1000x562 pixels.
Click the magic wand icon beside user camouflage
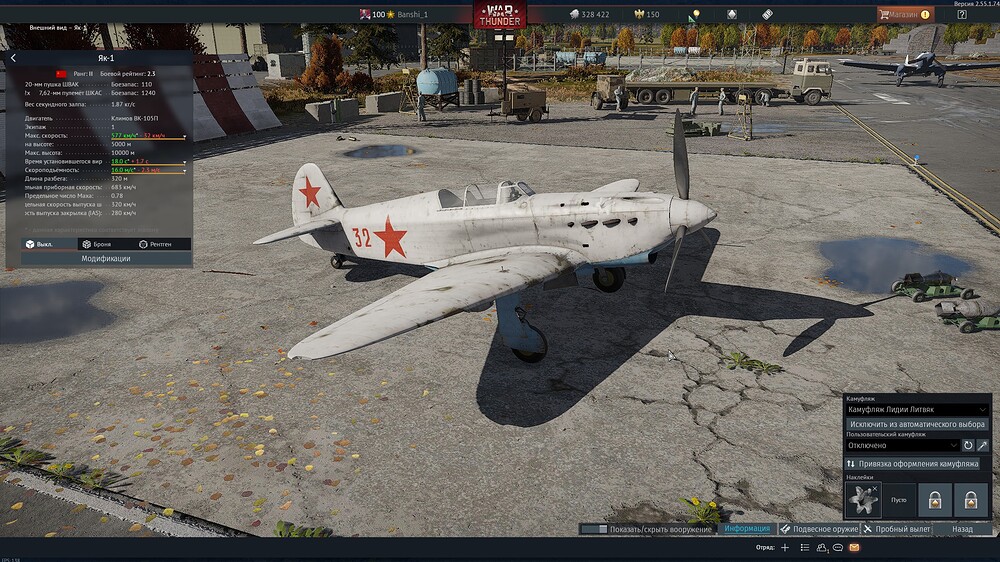coord(983,445)
